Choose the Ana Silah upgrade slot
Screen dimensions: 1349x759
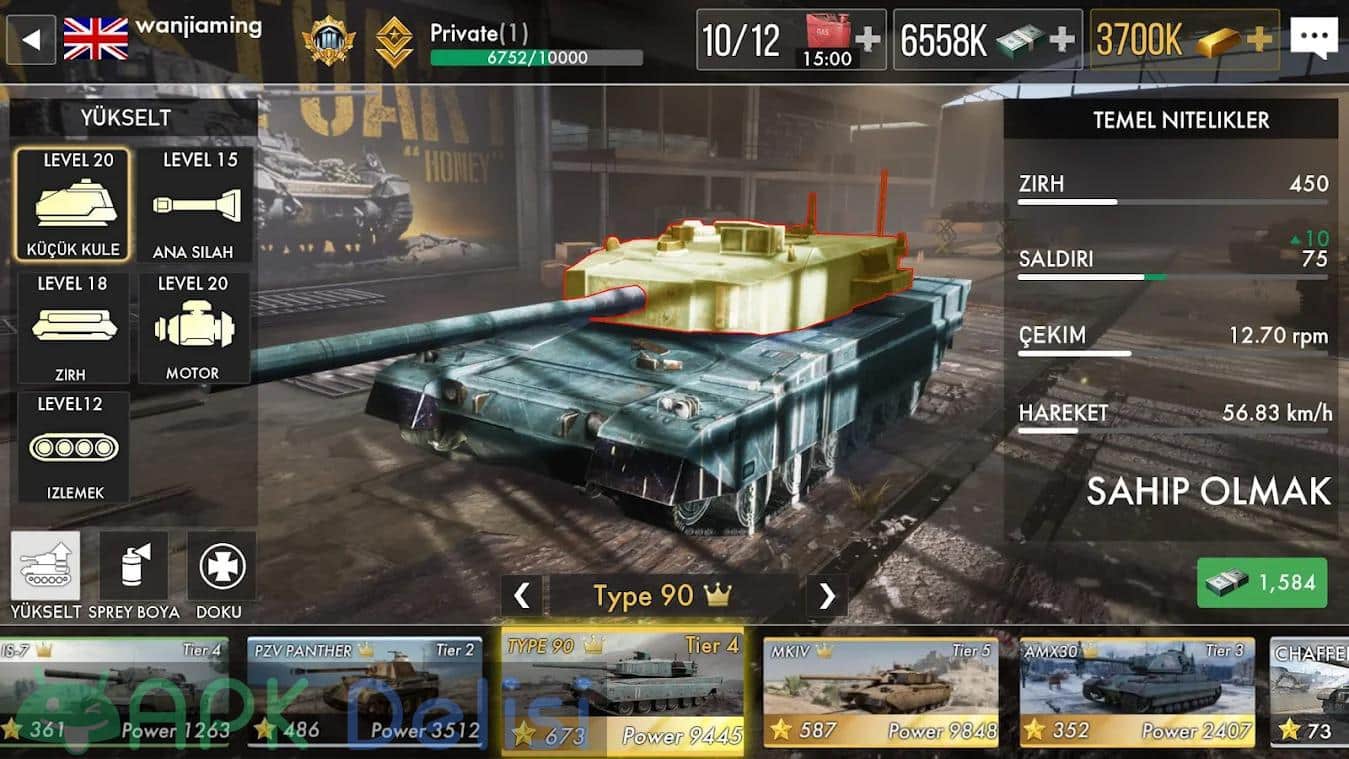pos(194,204)
